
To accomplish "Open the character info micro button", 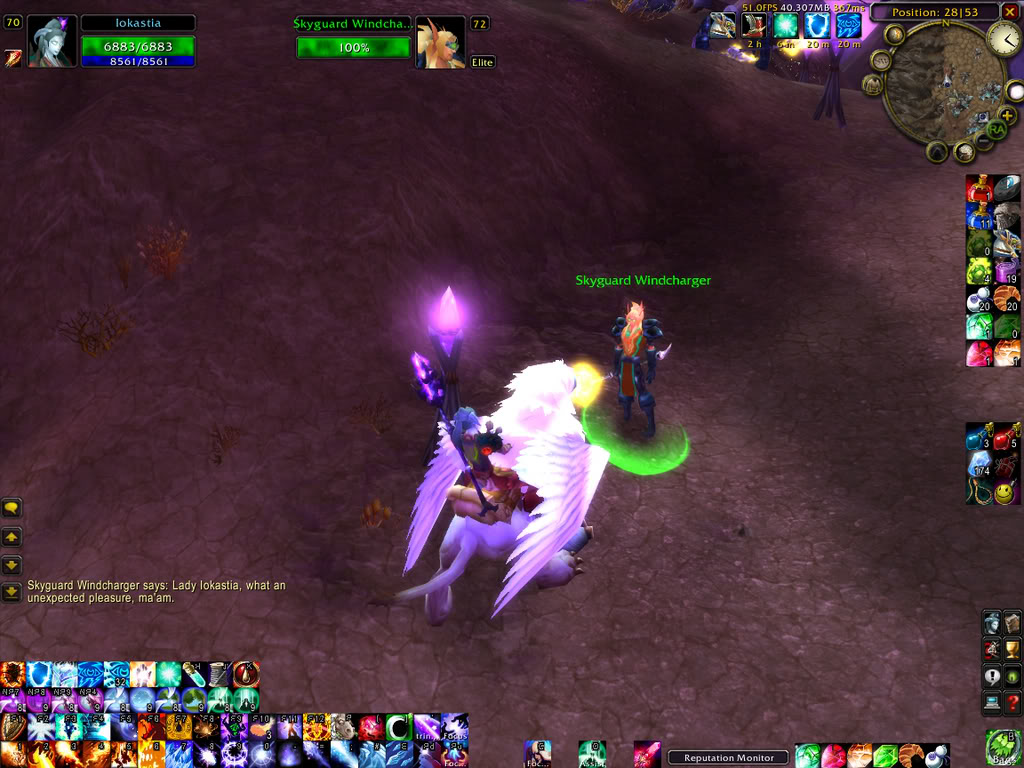I will coord(991,623).
